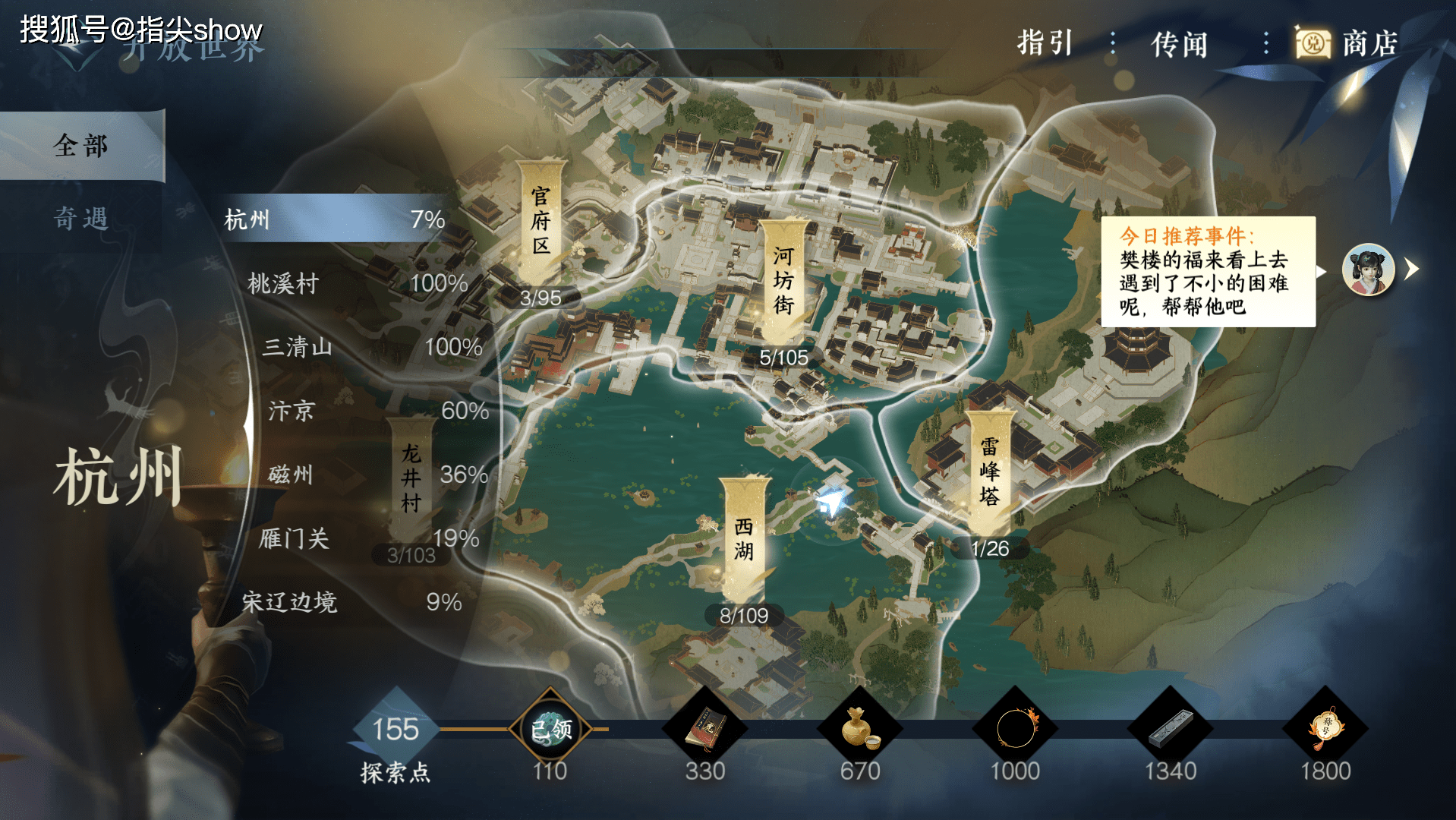Click the girl portrait beside today's event
The height and width of the screenshot is (820, 1456).
tap(1368, 270)
